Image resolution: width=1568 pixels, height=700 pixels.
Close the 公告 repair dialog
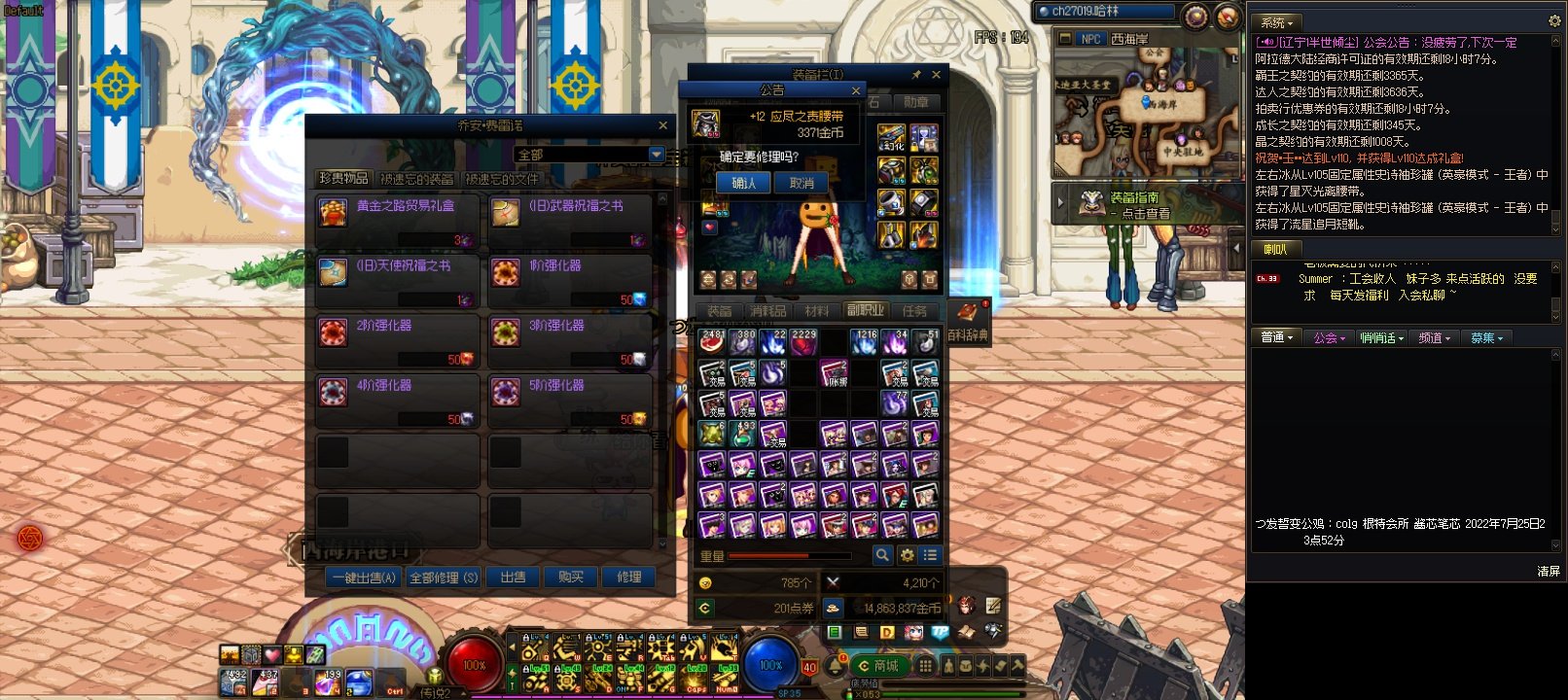click(856, 90)
